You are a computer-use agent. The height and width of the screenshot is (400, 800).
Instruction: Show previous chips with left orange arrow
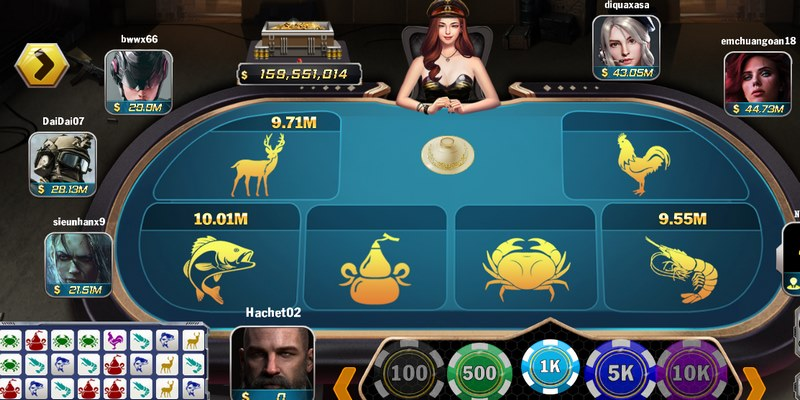tap(343, 383)
